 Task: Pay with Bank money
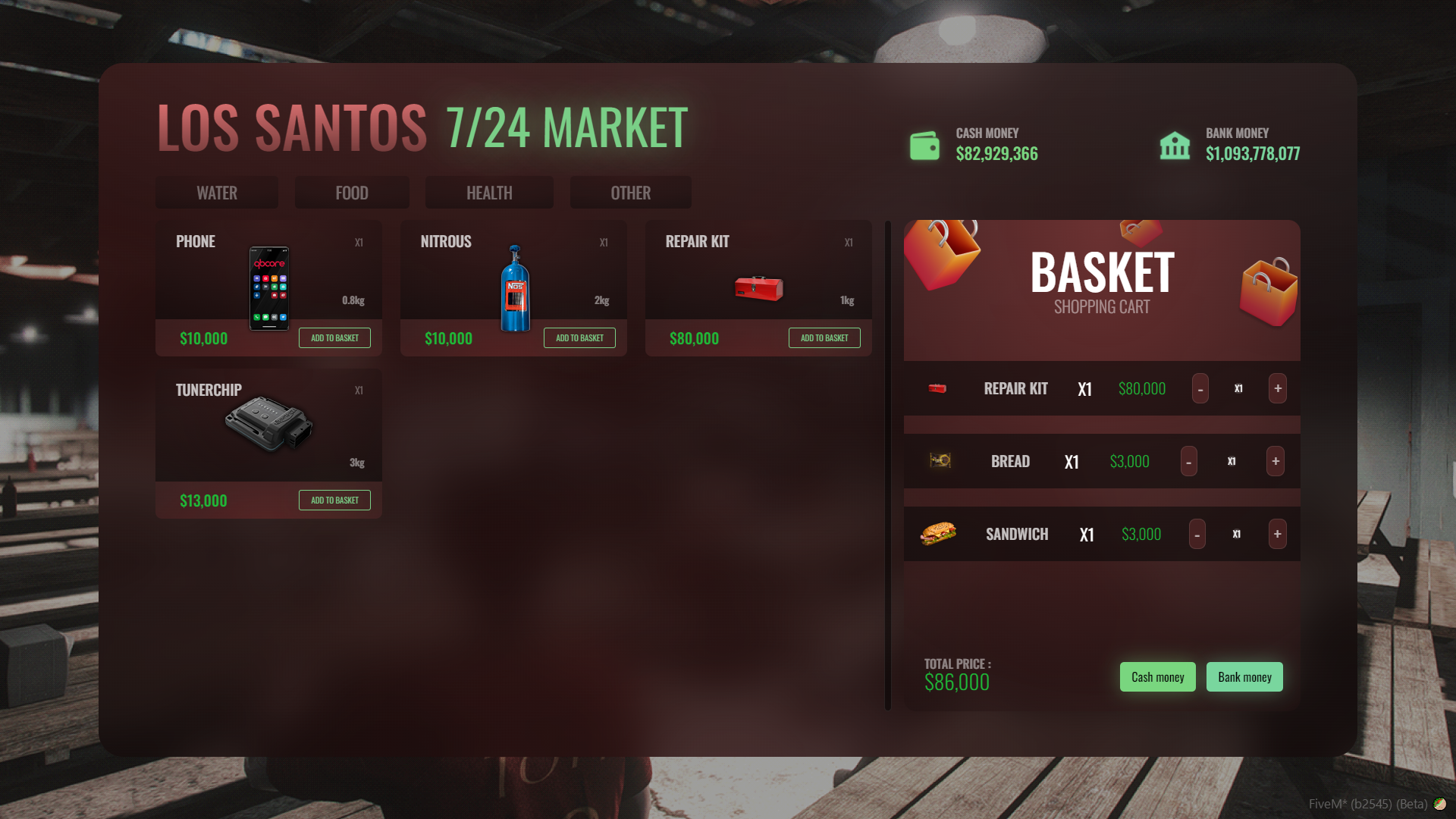[x=1244, y=677]
